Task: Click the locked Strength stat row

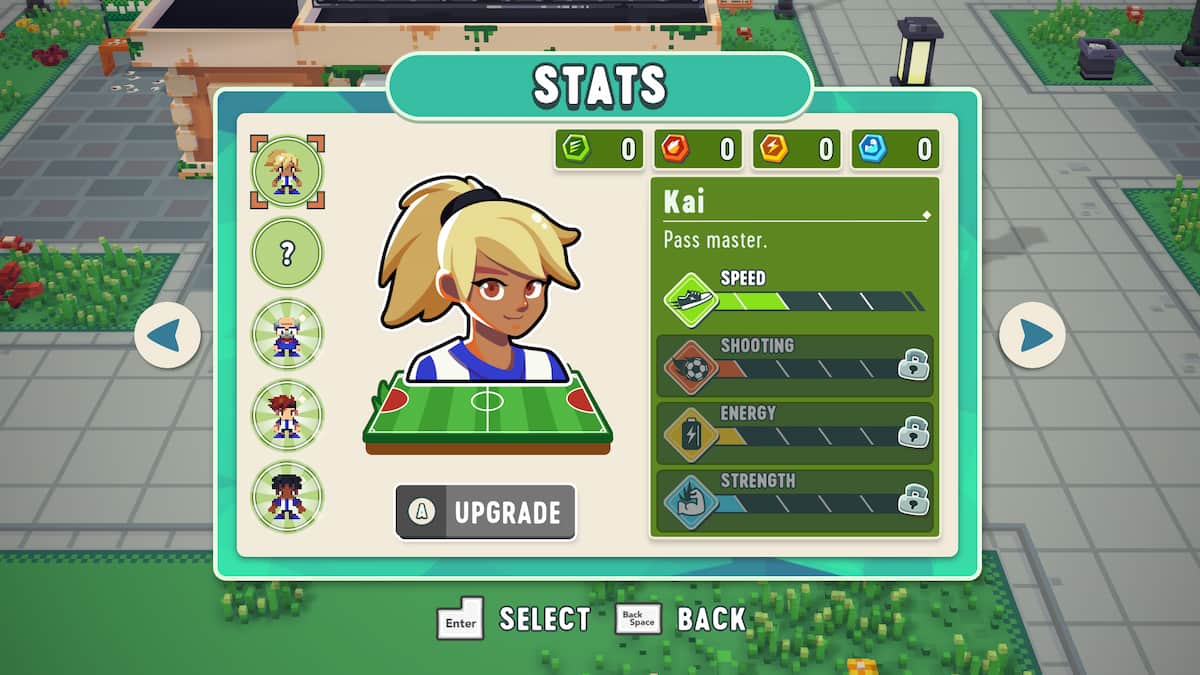Action: click(x=795, y=500)
